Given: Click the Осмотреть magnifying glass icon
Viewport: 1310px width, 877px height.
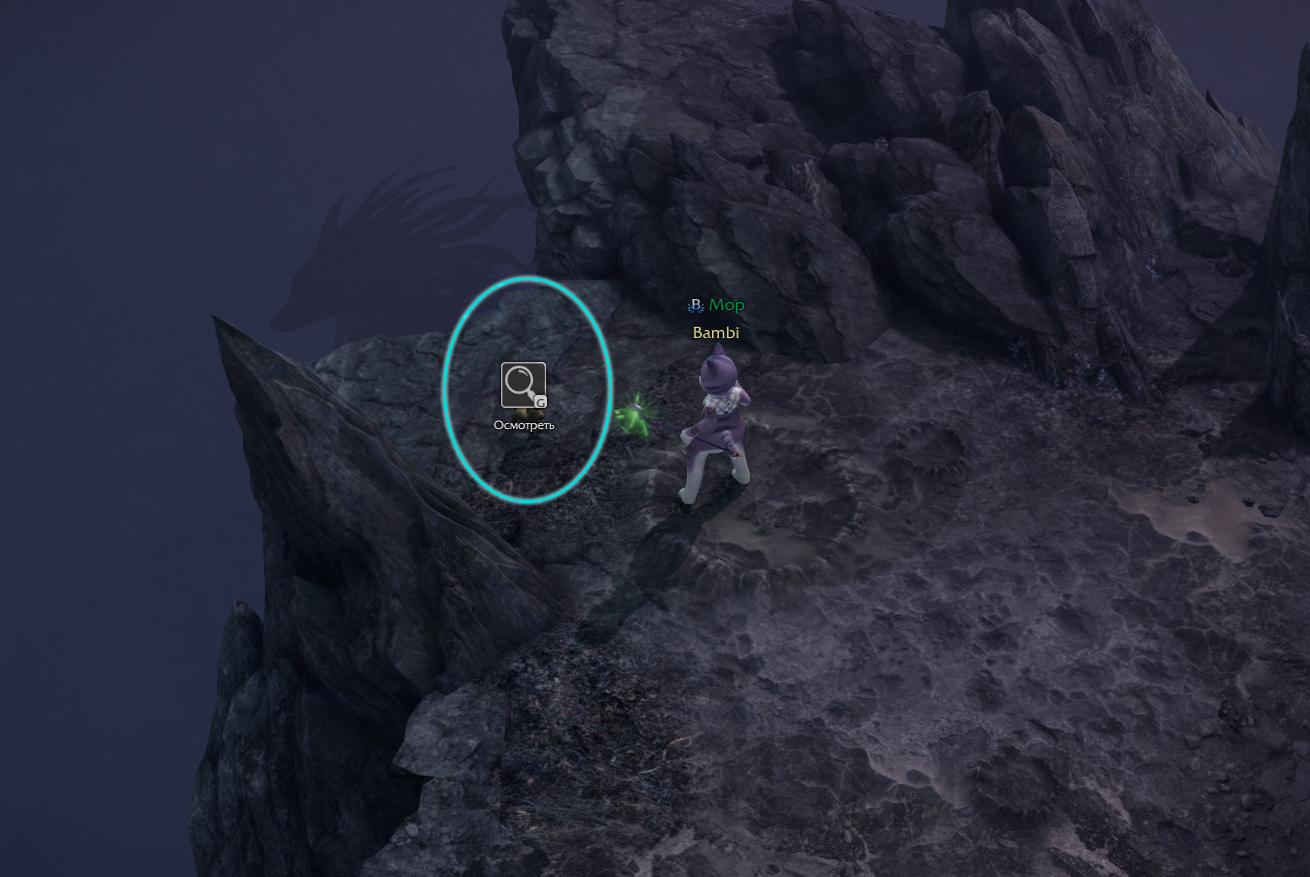Looking at the screenshot, I should click(x=523, y=385).
